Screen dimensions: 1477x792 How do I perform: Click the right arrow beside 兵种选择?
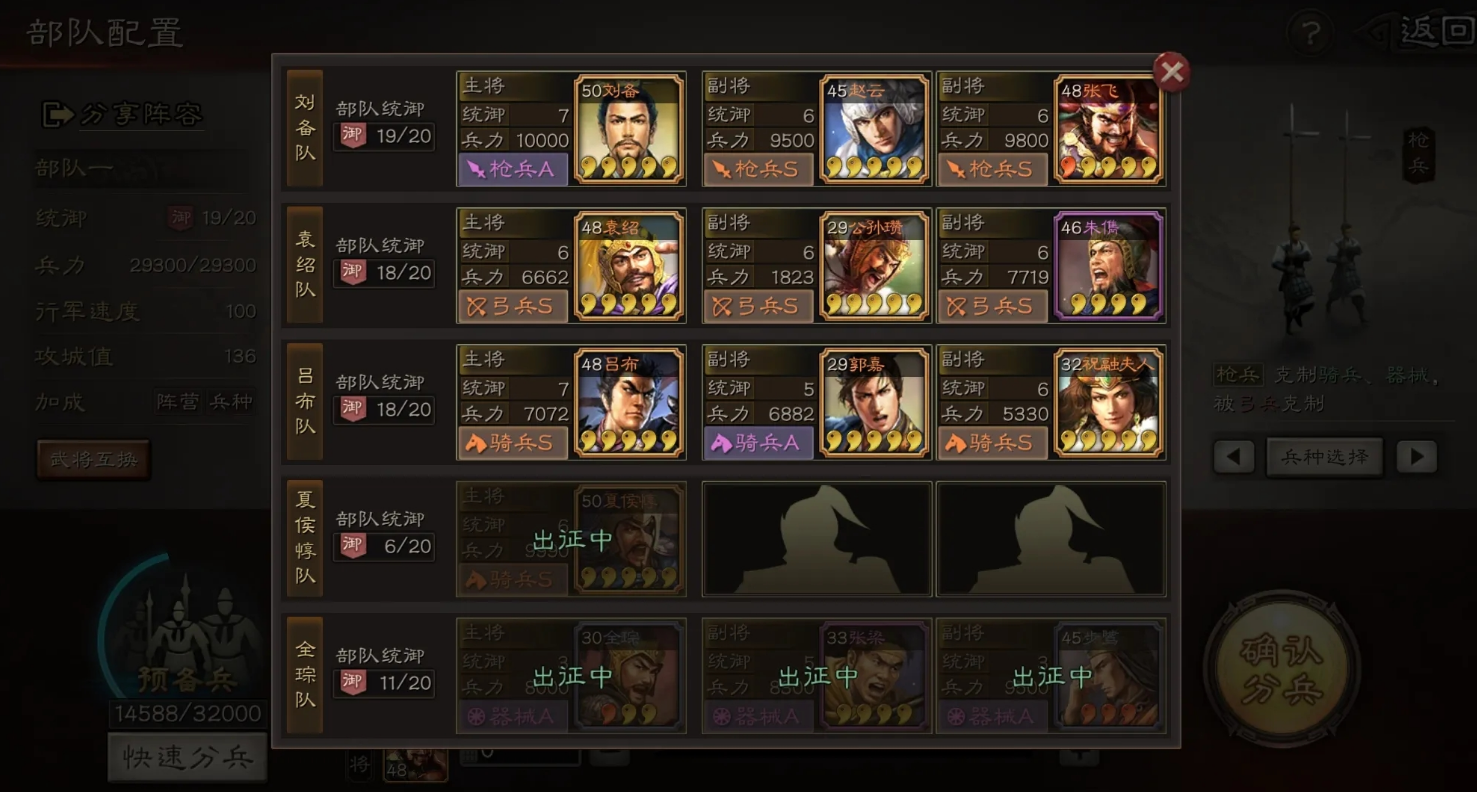coord(1416,457)
